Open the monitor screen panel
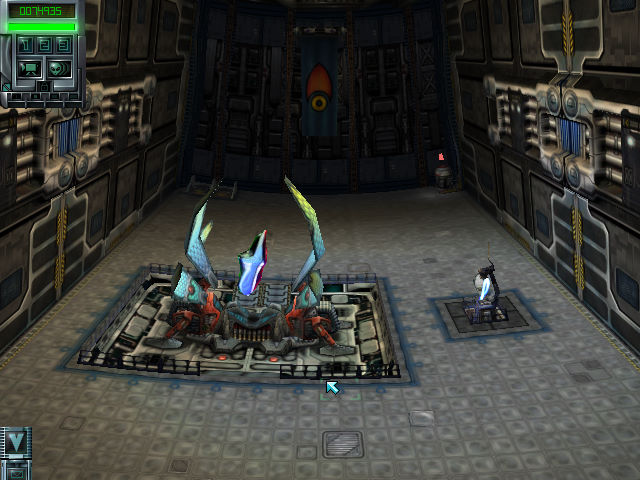The width and height of the screenshot is (640, 480). [x=29, y=68]
